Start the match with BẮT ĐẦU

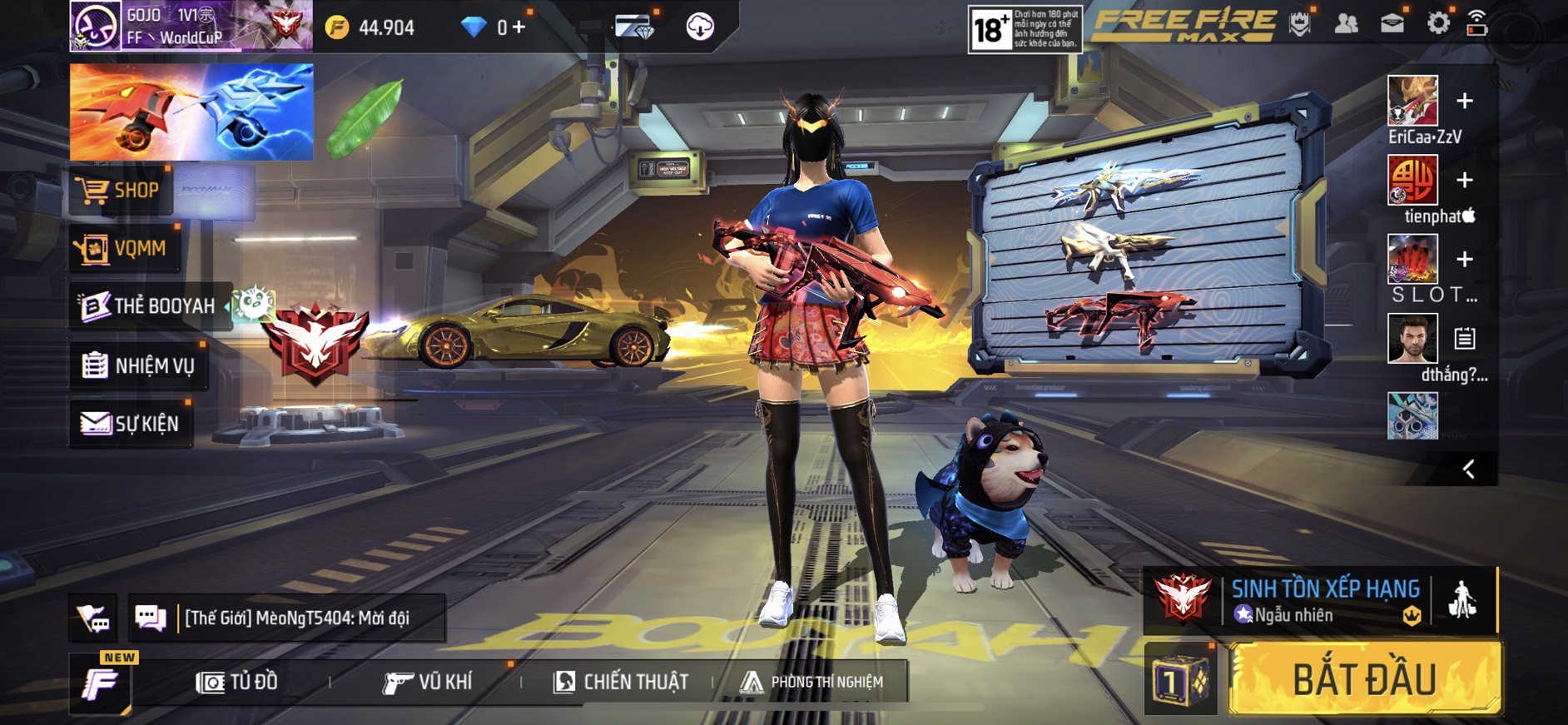point(1365,678)
